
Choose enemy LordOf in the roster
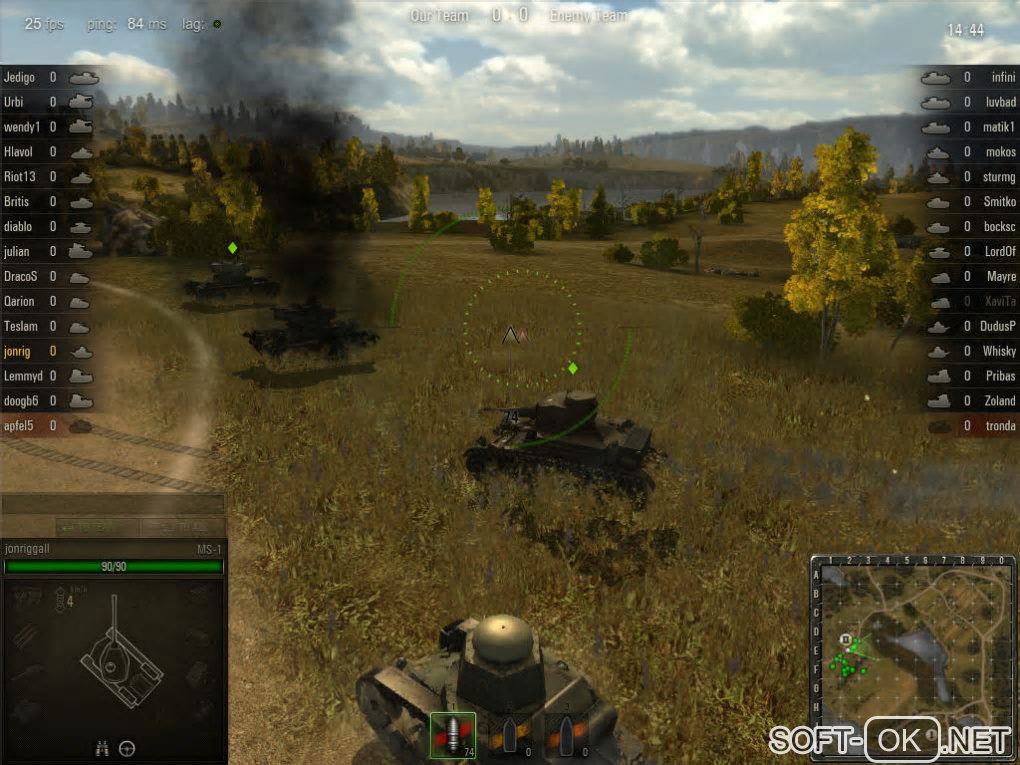[999, 252]
